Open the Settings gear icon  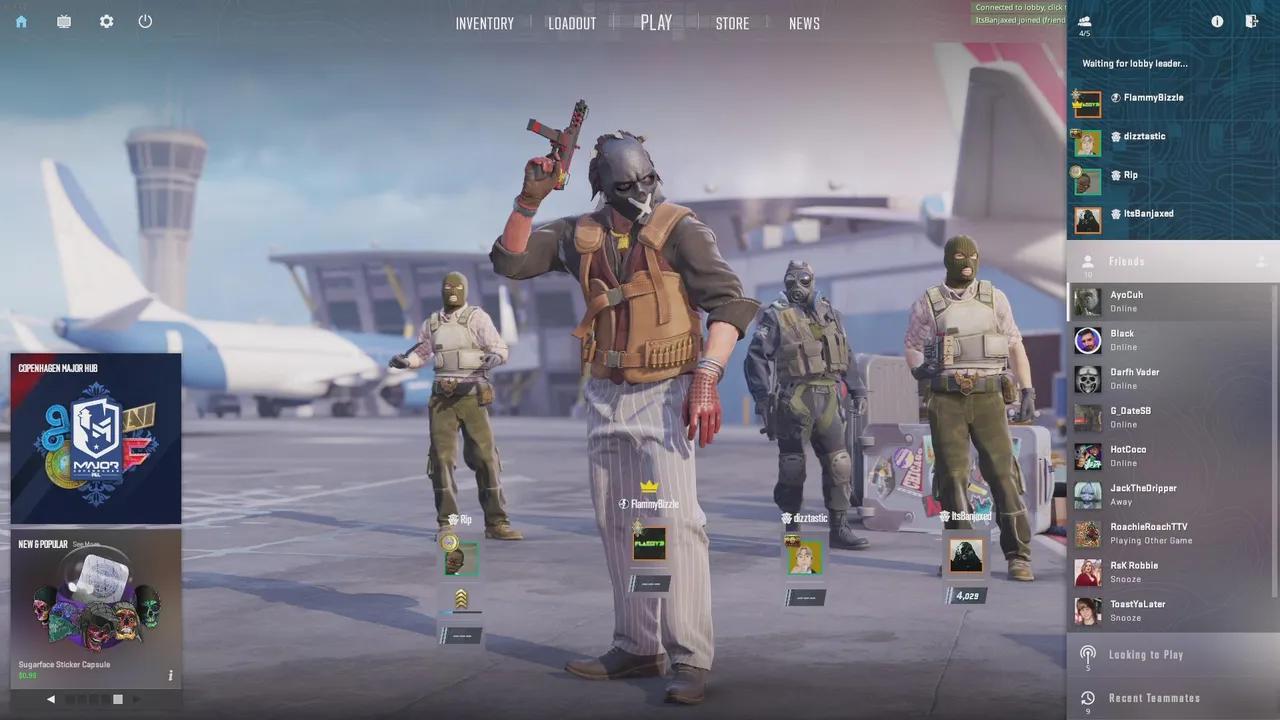tap(106, 21)
